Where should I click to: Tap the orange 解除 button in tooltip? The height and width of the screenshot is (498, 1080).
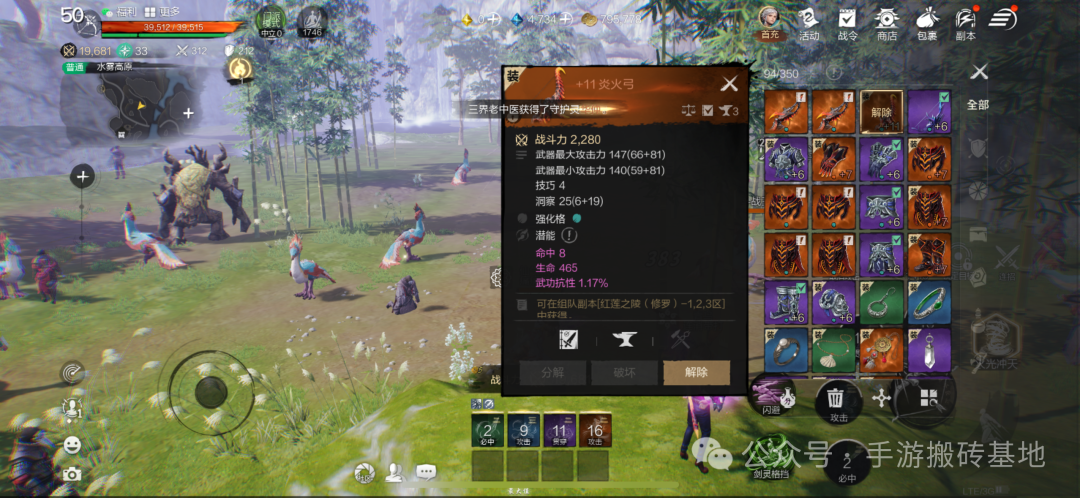pos(696,372)
